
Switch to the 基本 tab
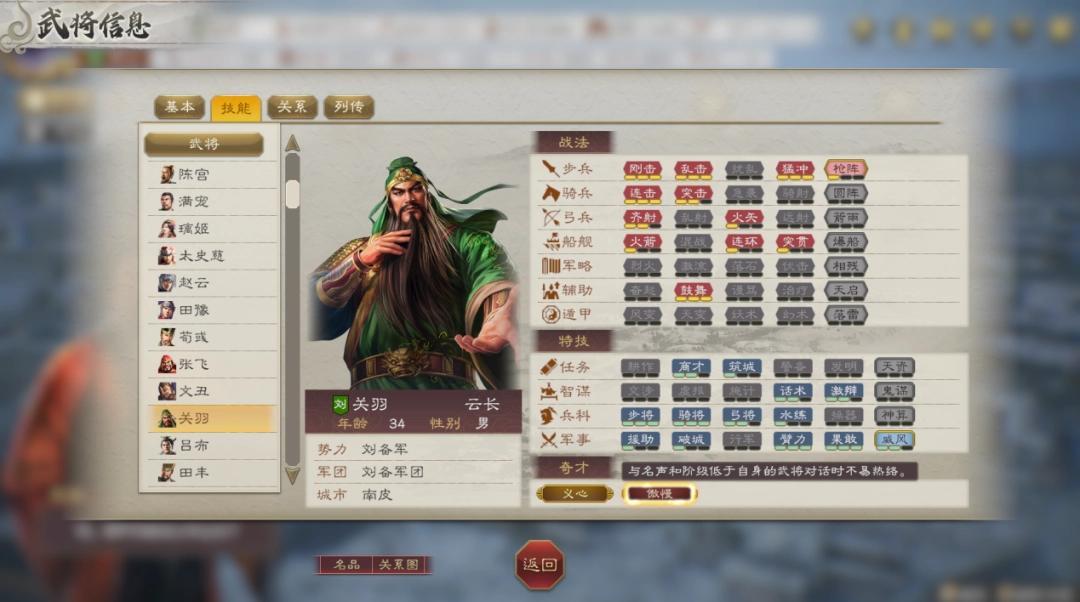179,107
